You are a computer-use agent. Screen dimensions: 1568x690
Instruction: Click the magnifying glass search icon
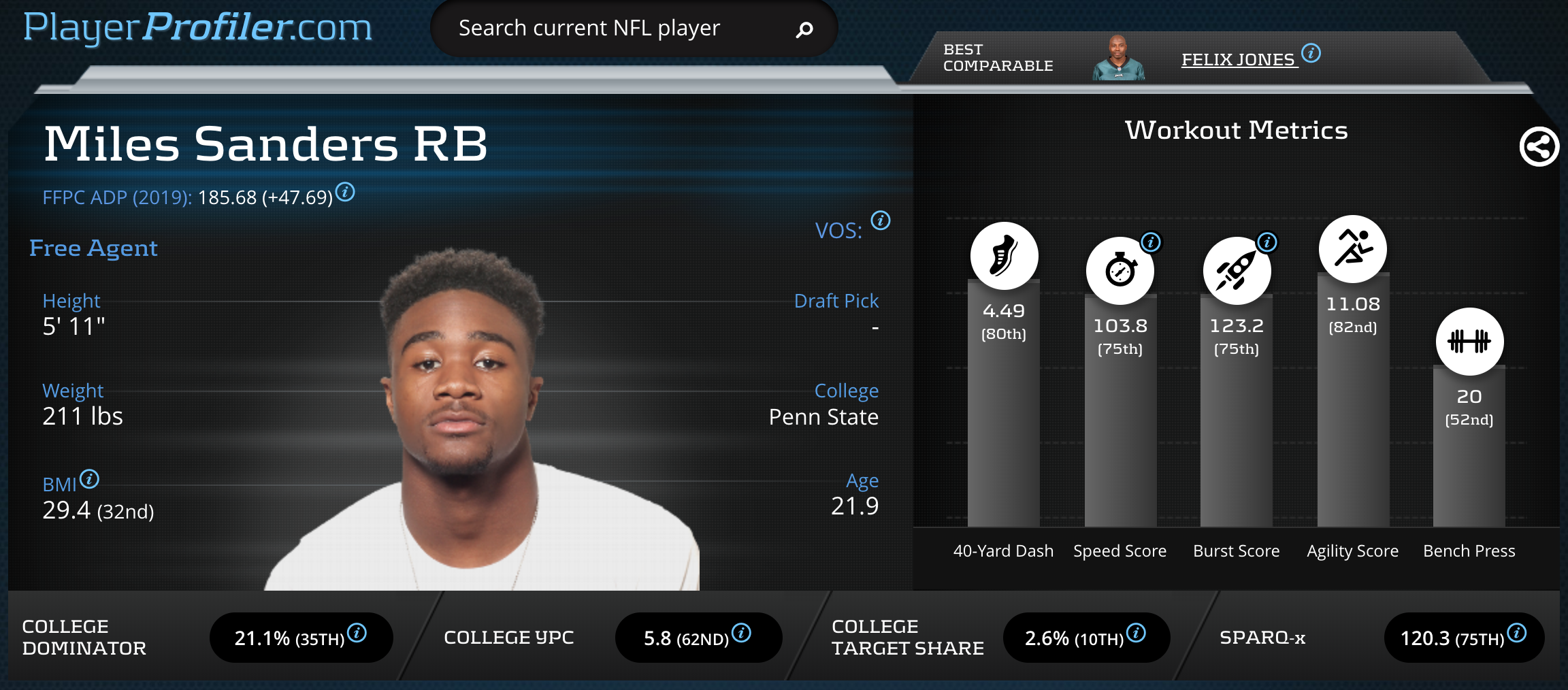point(804,29)
